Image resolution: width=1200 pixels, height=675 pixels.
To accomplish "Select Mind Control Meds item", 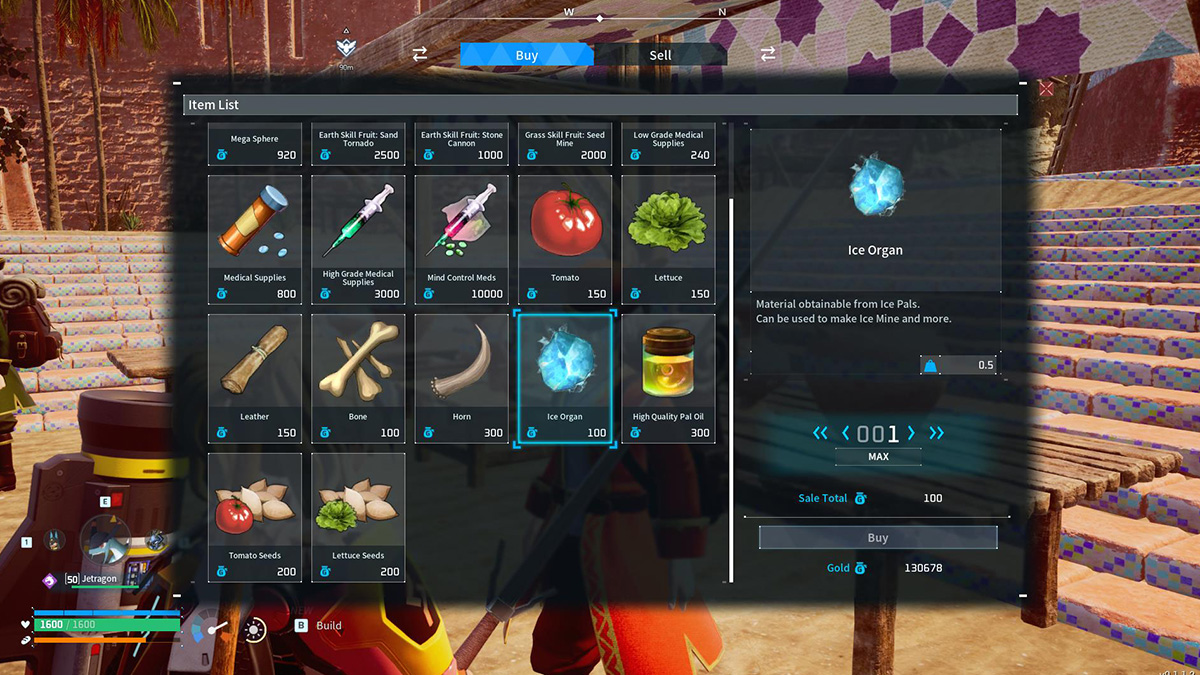I will (462, 239).
